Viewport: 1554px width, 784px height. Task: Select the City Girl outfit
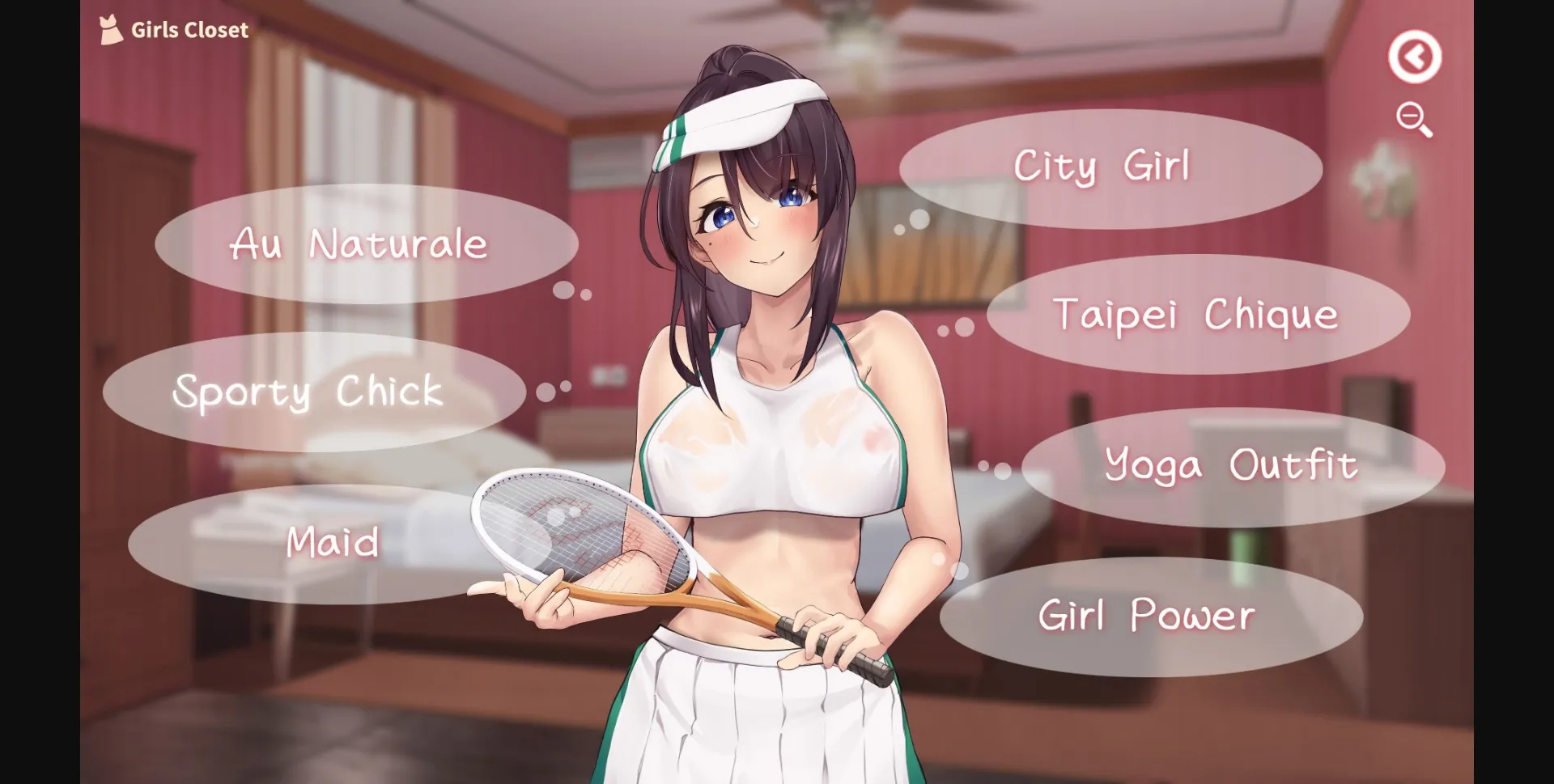pyautogui.click(x=1103, y=166)
